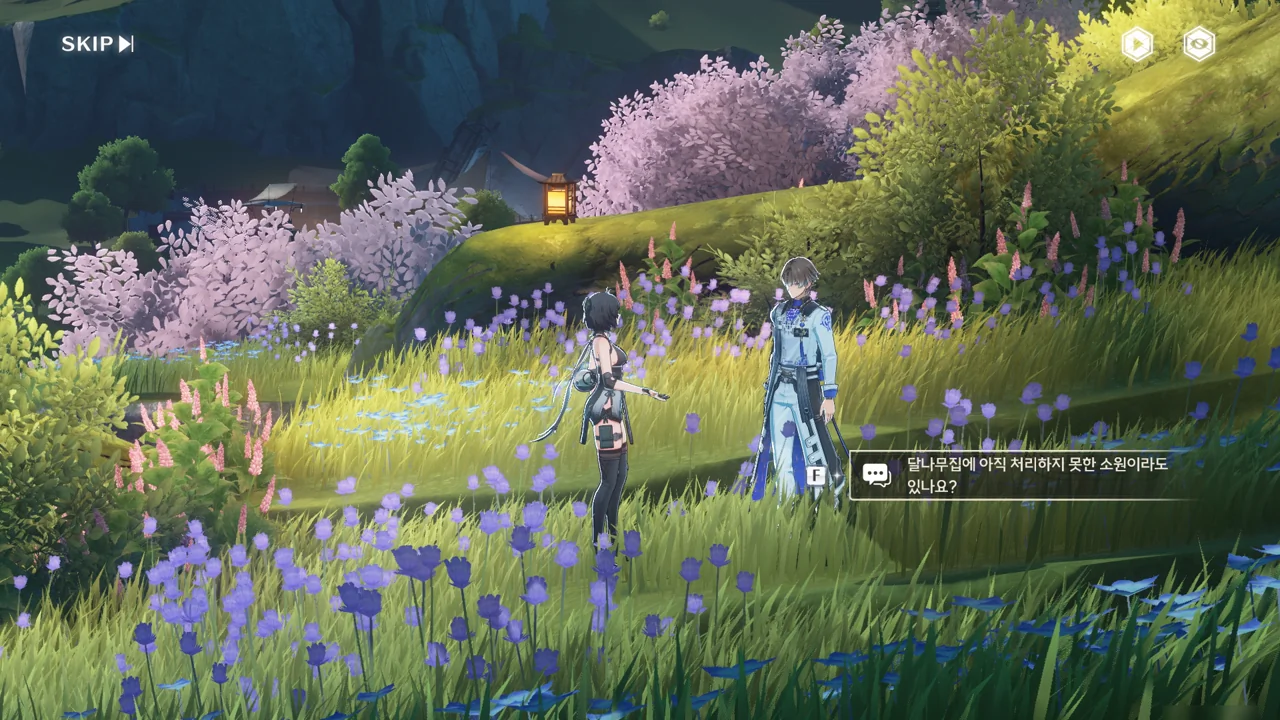This screenshot has height=720, width=1280.
Task: Skip the current cutscene dialogue
Action: 97,44
